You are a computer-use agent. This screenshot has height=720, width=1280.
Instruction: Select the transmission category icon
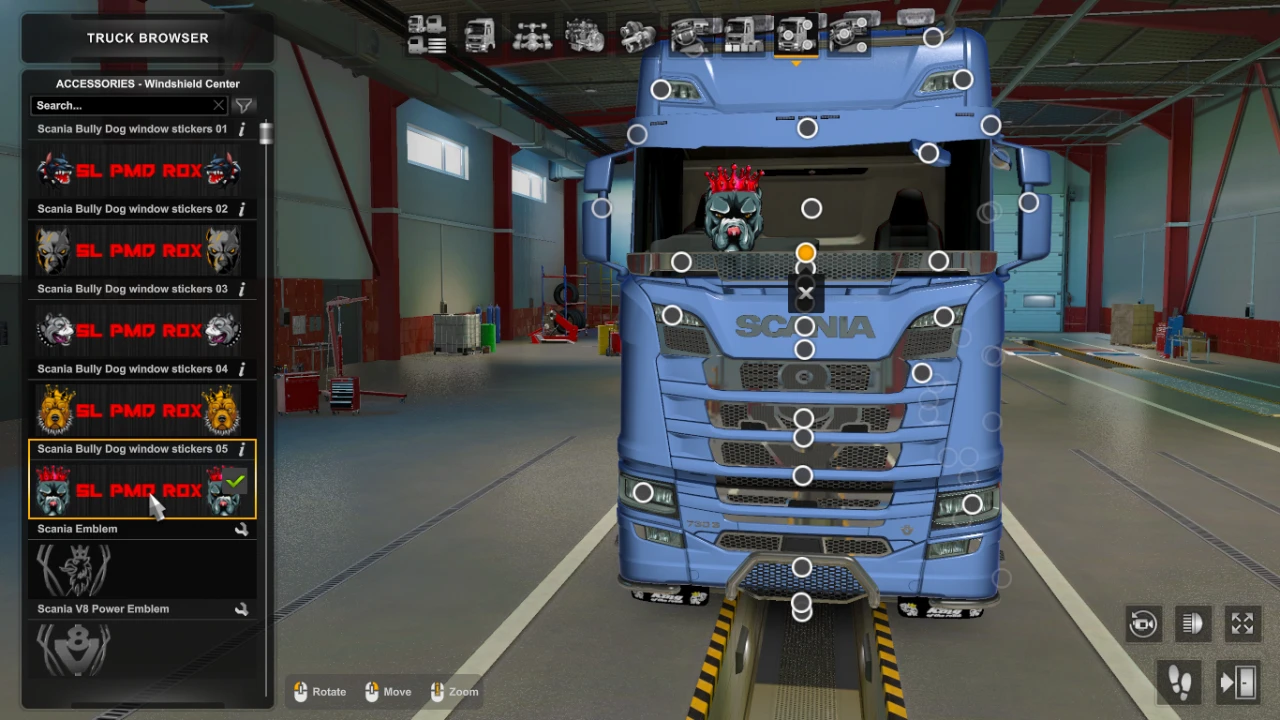[x=637, y=37]
